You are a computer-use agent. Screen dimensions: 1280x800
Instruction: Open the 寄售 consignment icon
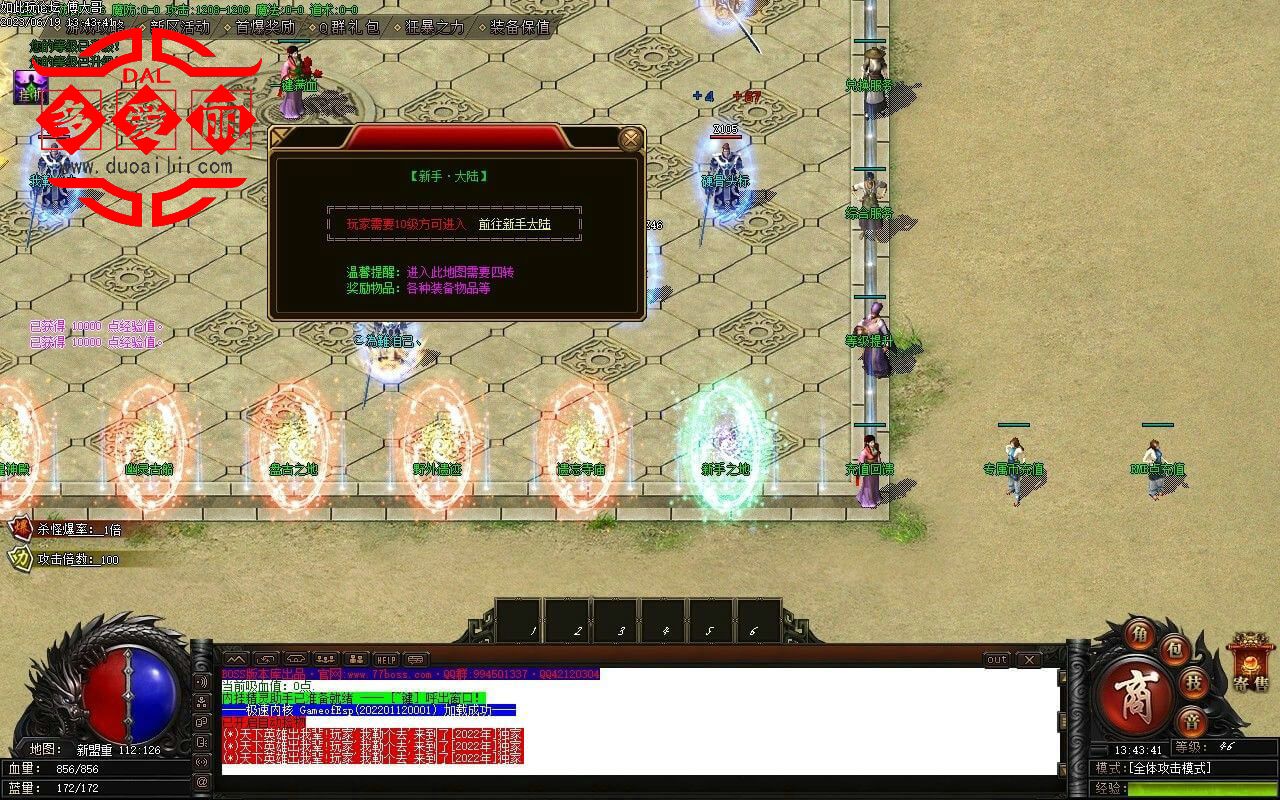coord(1250,662)
